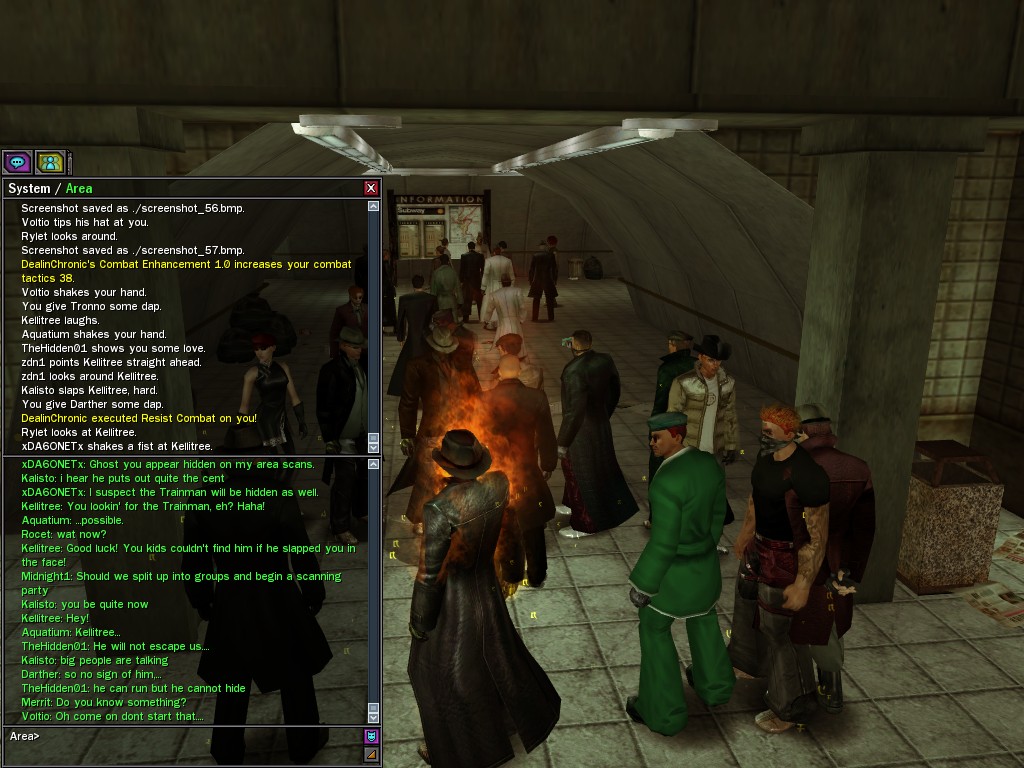
Task: Close the System / Area chat window
Action: pos(371,188)
